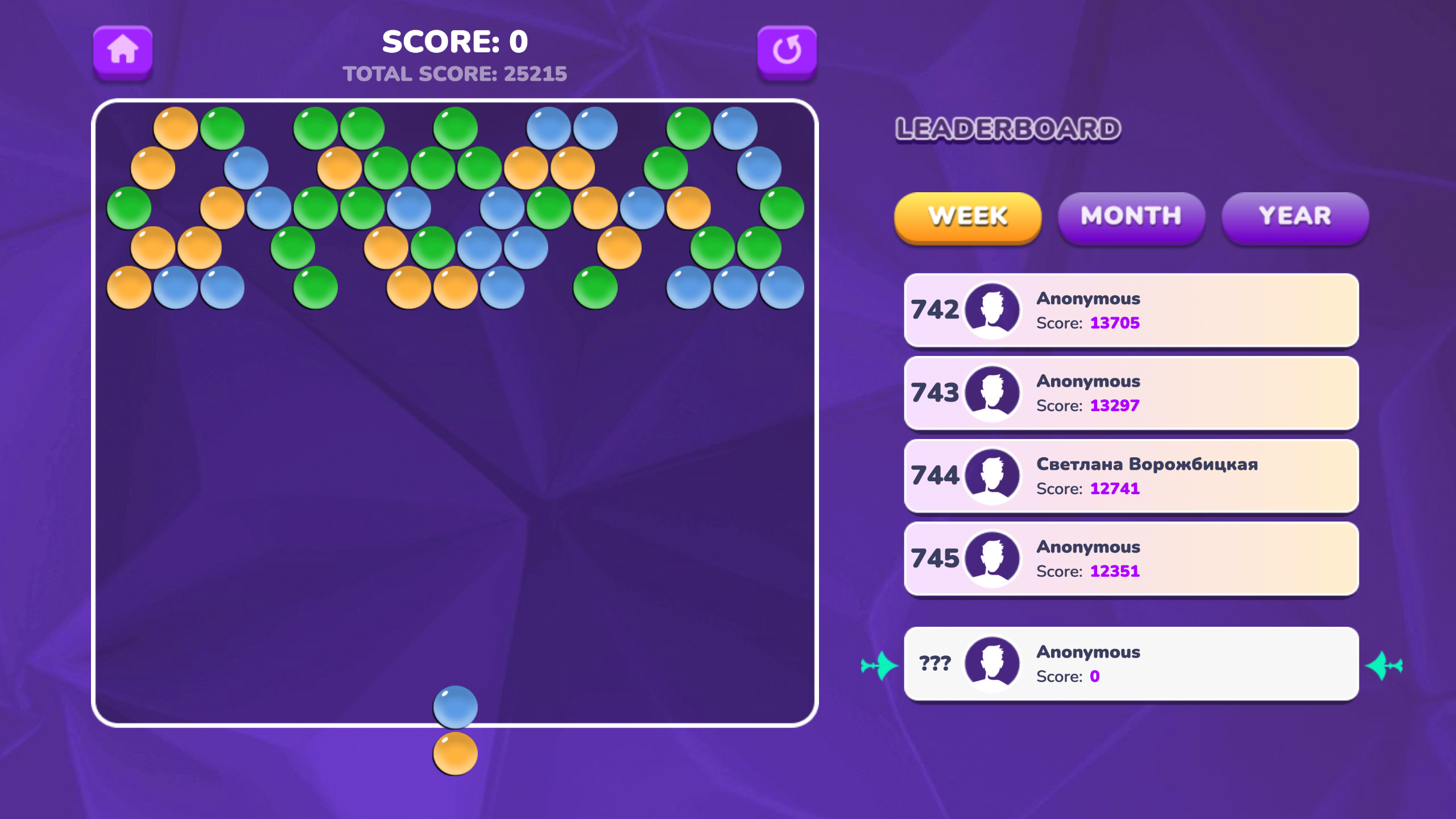
Task: Select the leaderboard entry with score 13705
Action: pos(1132,310)
